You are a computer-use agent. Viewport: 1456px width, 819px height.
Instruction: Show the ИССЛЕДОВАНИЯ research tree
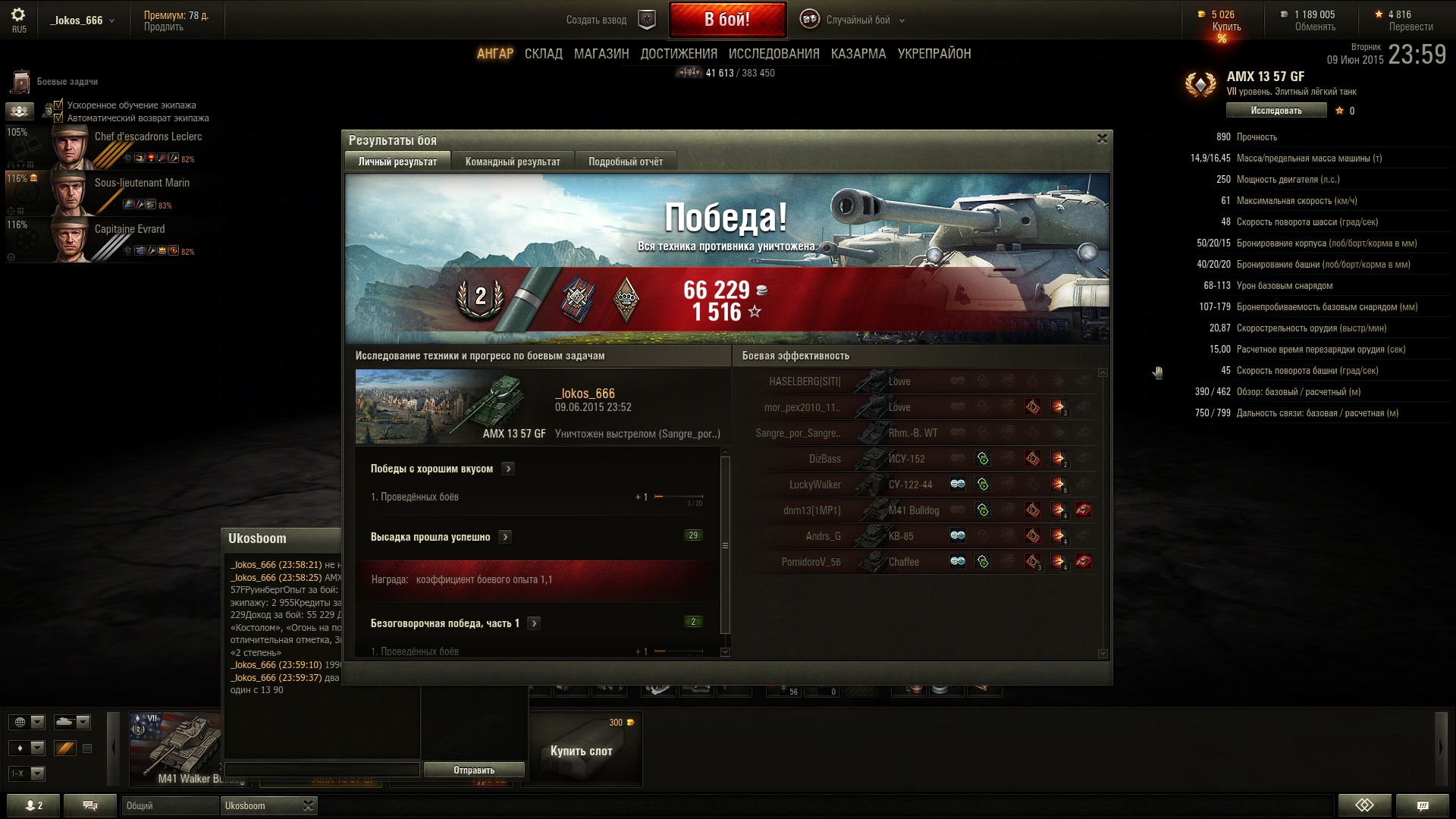coord(773,54)
